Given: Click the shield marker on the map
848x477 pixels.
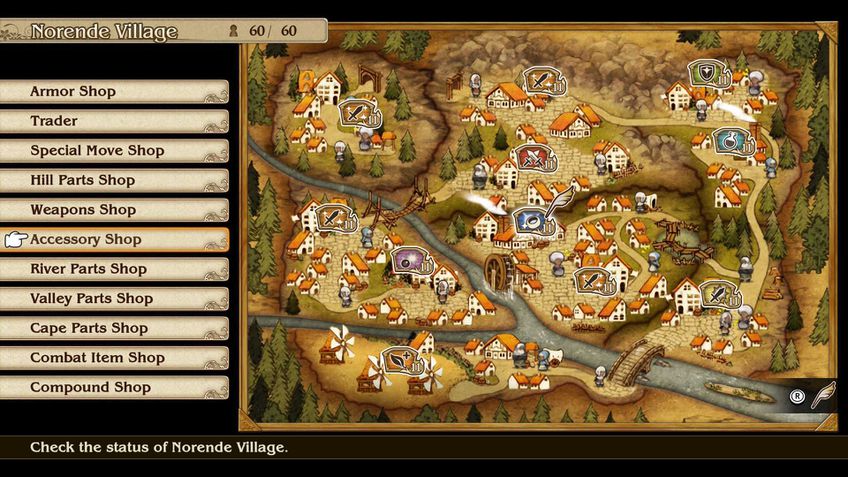Looking at the screenshot, I should (707, 73).
